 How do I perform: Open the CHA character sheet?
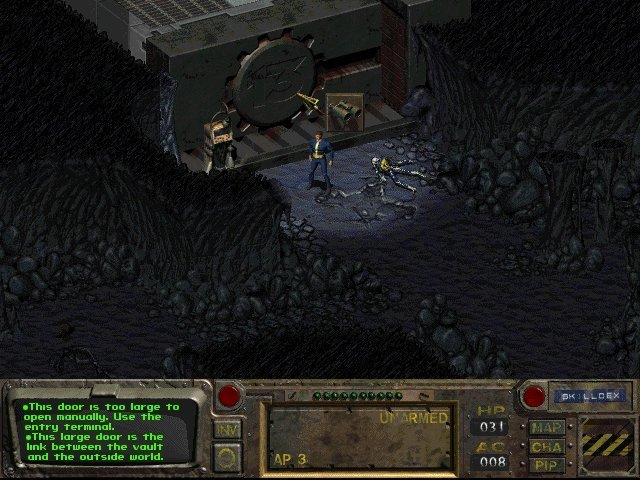click(547, 446)
